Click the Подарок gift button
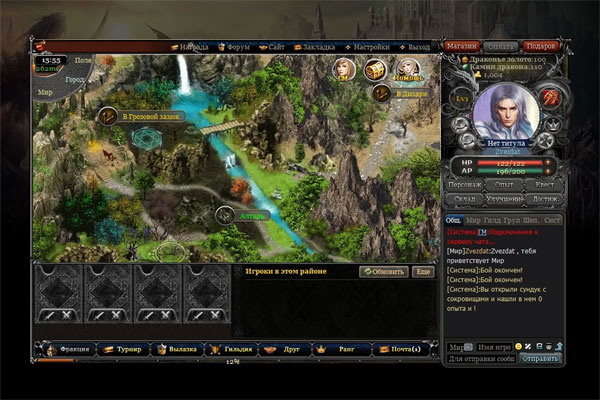This screenshot has height=400, width=600. (x=540, y=46)
